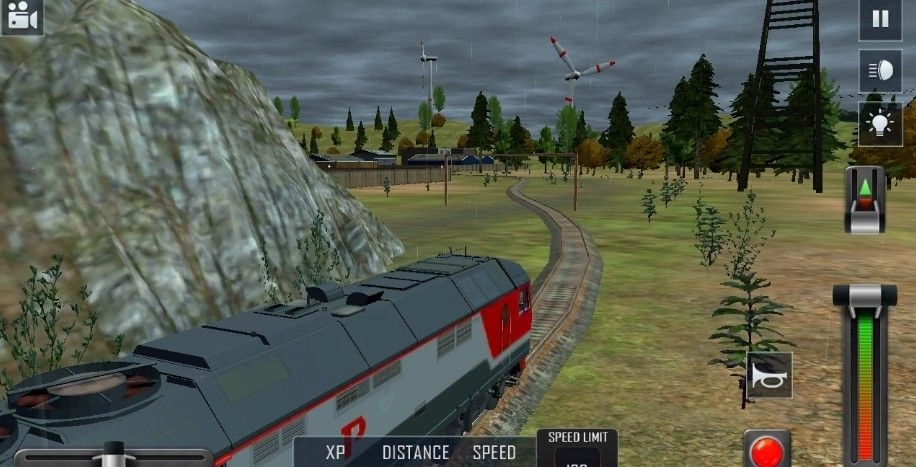Sound the train horn
The image size is (916, 467).
[770, 375]
